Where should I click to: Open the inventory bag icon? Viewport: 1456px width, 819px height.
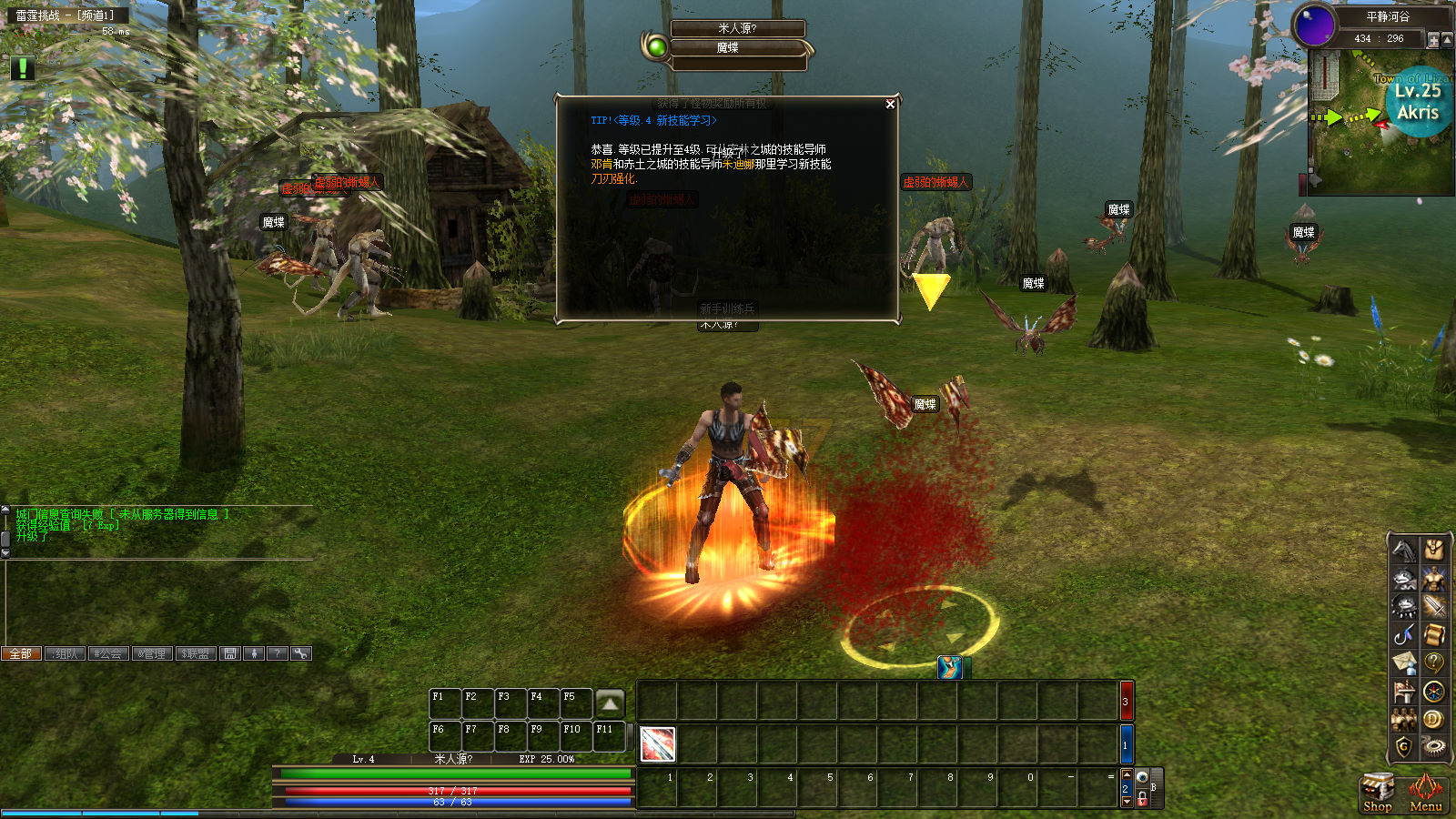coord(1434,550)
